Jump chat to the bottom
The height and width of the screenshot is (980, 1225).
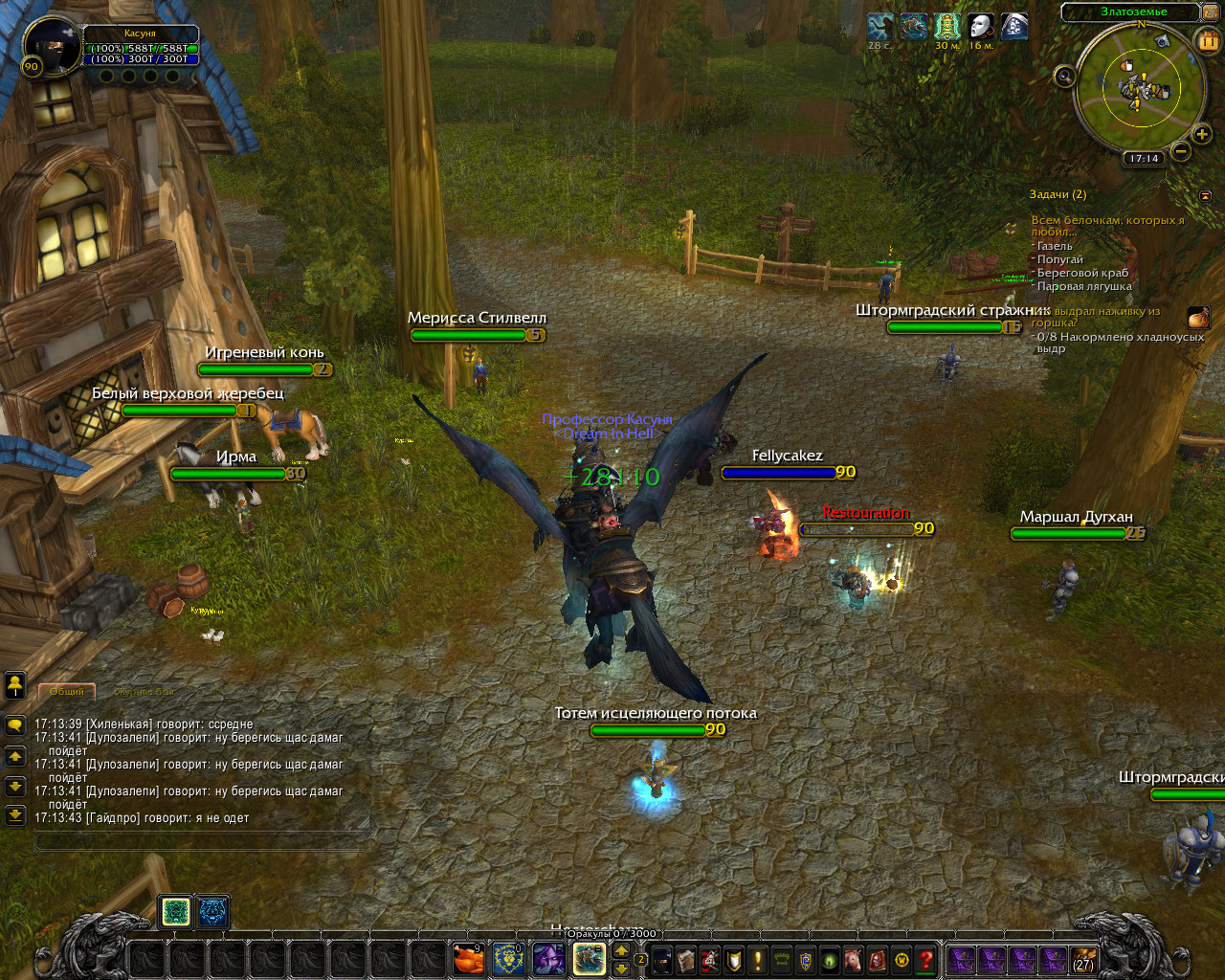pos(14,814)
